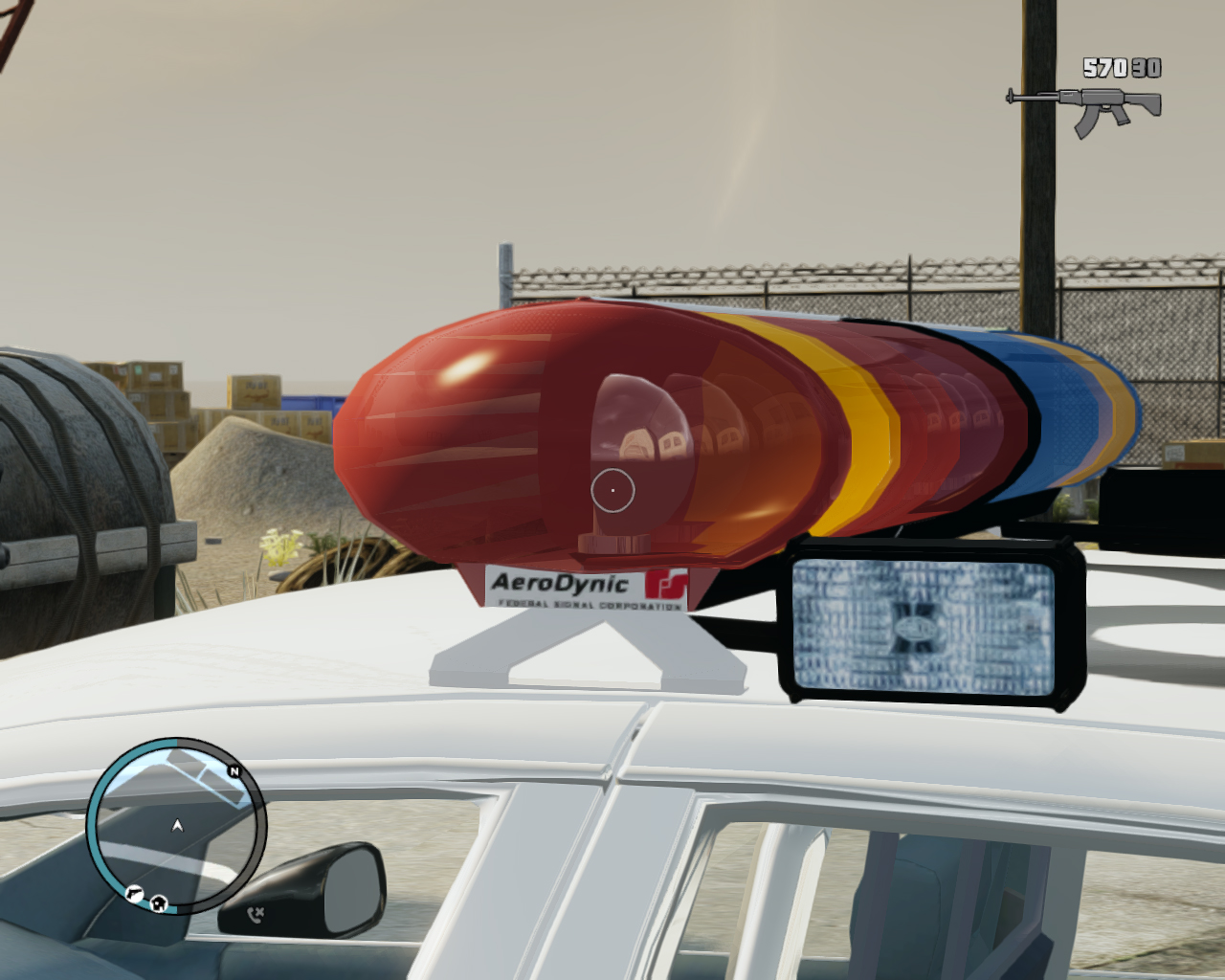The height and width of the screenshot is (980, 1225).
Task: Click the safehouse blip on the radar
Action: tap(159, 902)
